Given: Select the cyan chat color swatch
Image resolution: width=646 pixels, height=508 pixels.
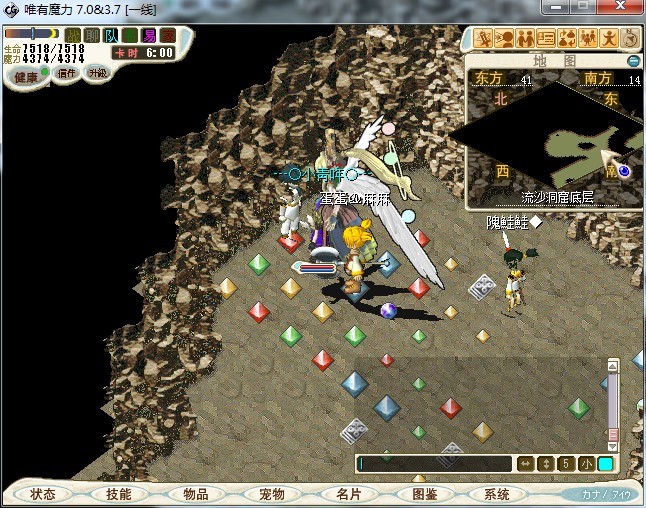Looking at the screenshot, I should click(605, 464).
